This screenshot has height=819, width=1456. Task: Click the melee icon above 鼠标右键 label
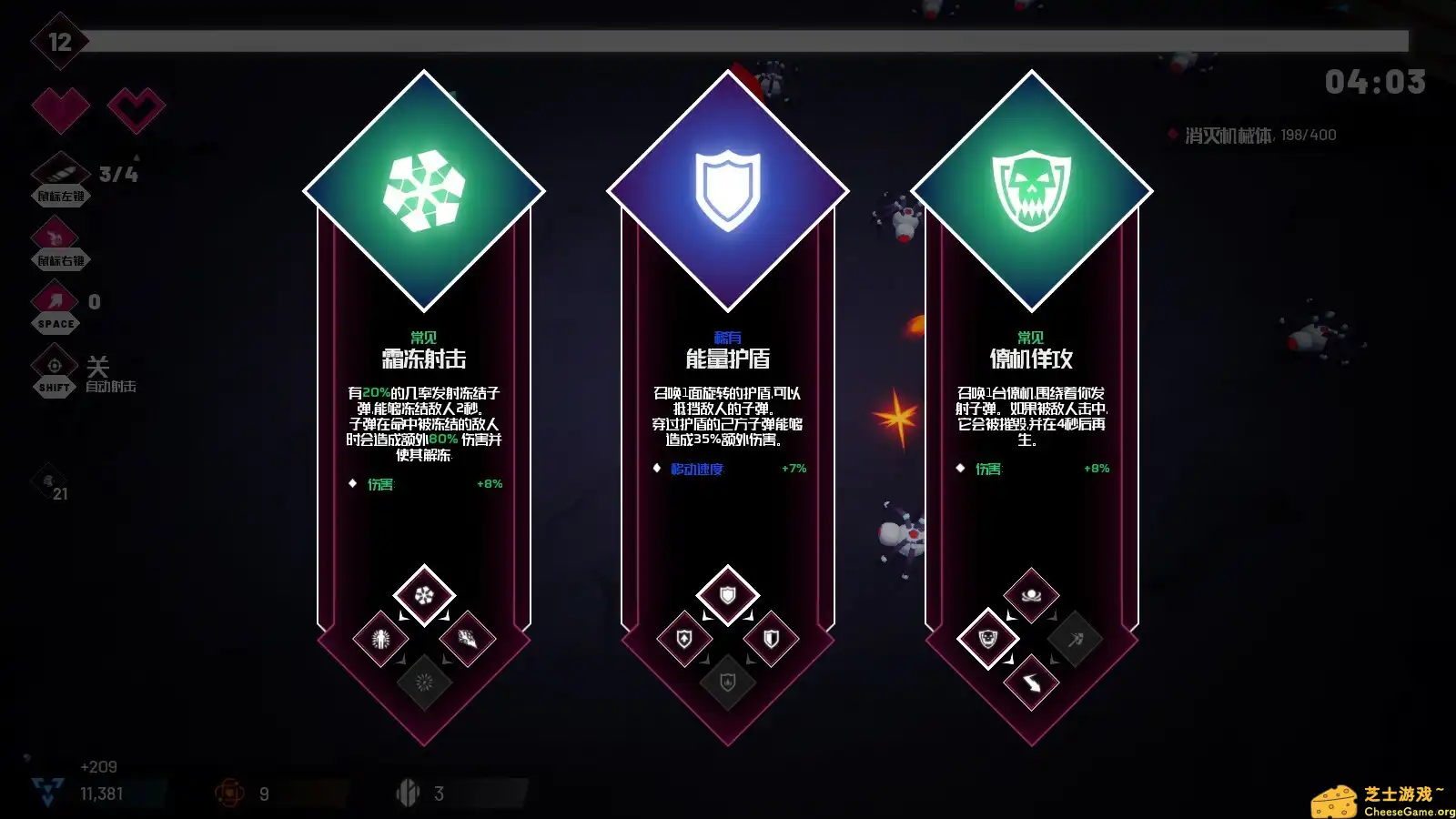(x=55, y=235)
